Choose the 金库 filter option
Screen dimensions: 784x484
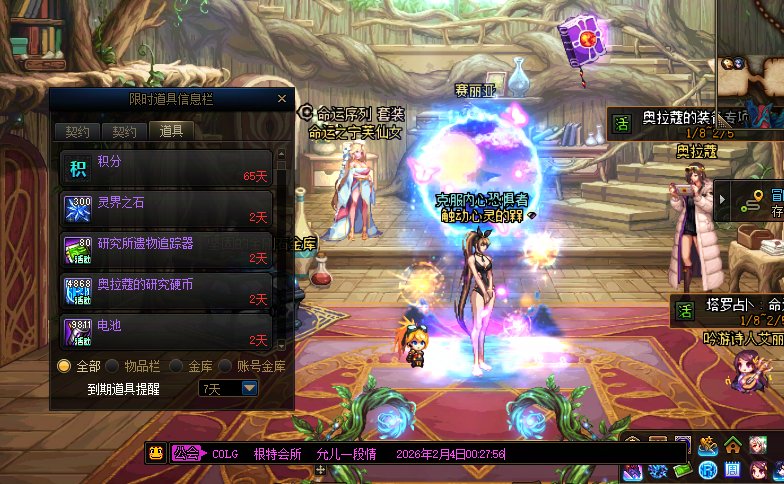coord(176,366)
